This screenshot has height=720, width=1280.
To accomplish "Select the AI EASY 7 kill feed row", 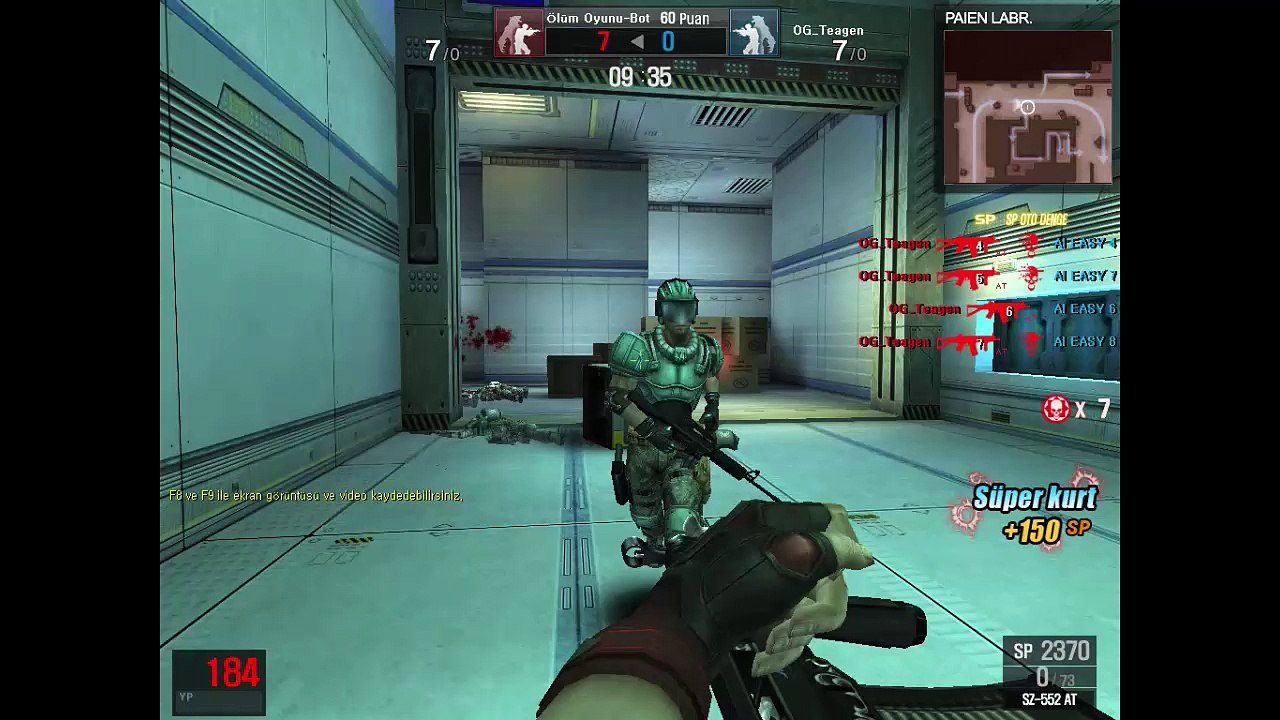I will tap(987, 276).
